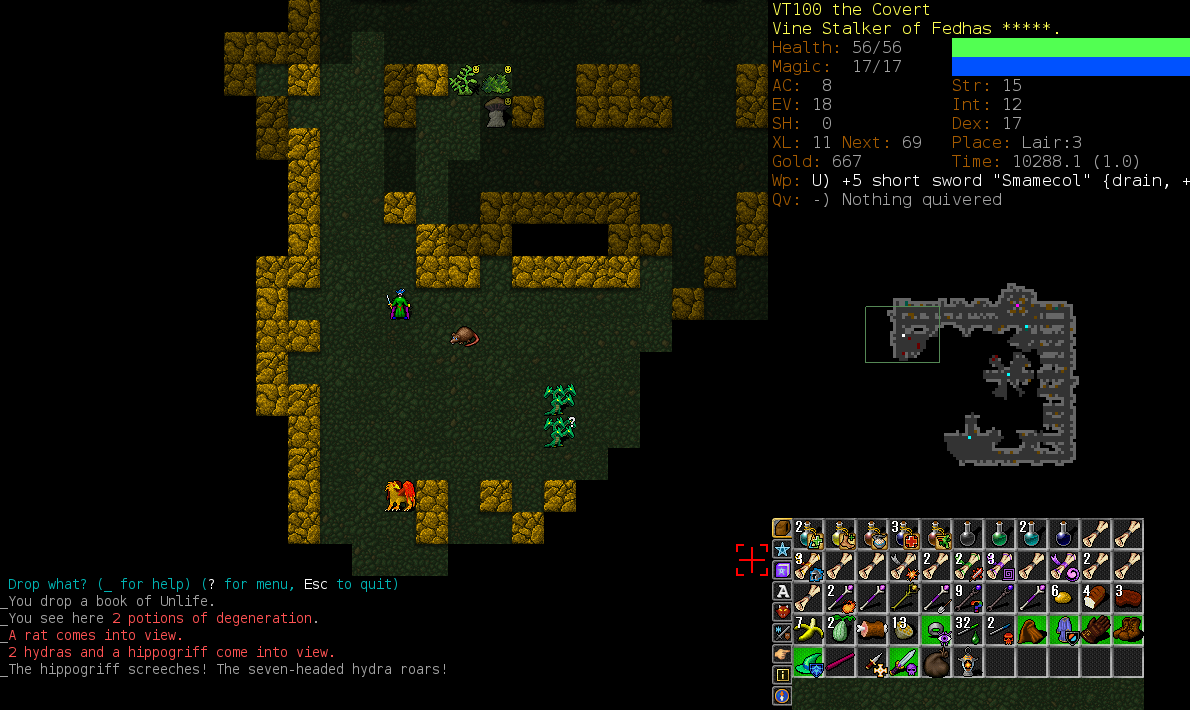Select the letter A abilities tab
Screen dimensions: 1190x710
782,591
